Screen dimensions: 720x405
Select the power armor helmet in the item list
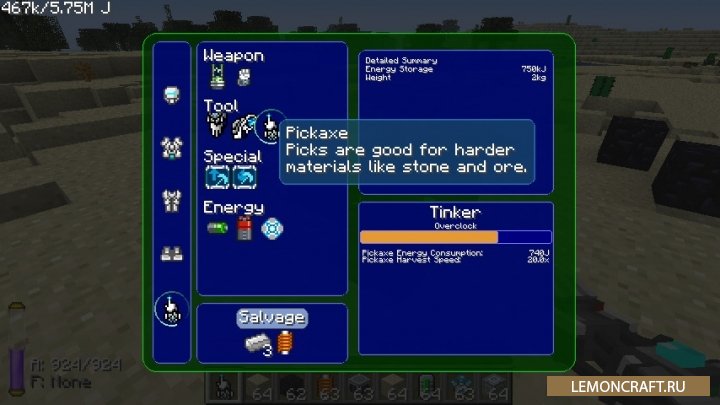(x=170, y=94)
